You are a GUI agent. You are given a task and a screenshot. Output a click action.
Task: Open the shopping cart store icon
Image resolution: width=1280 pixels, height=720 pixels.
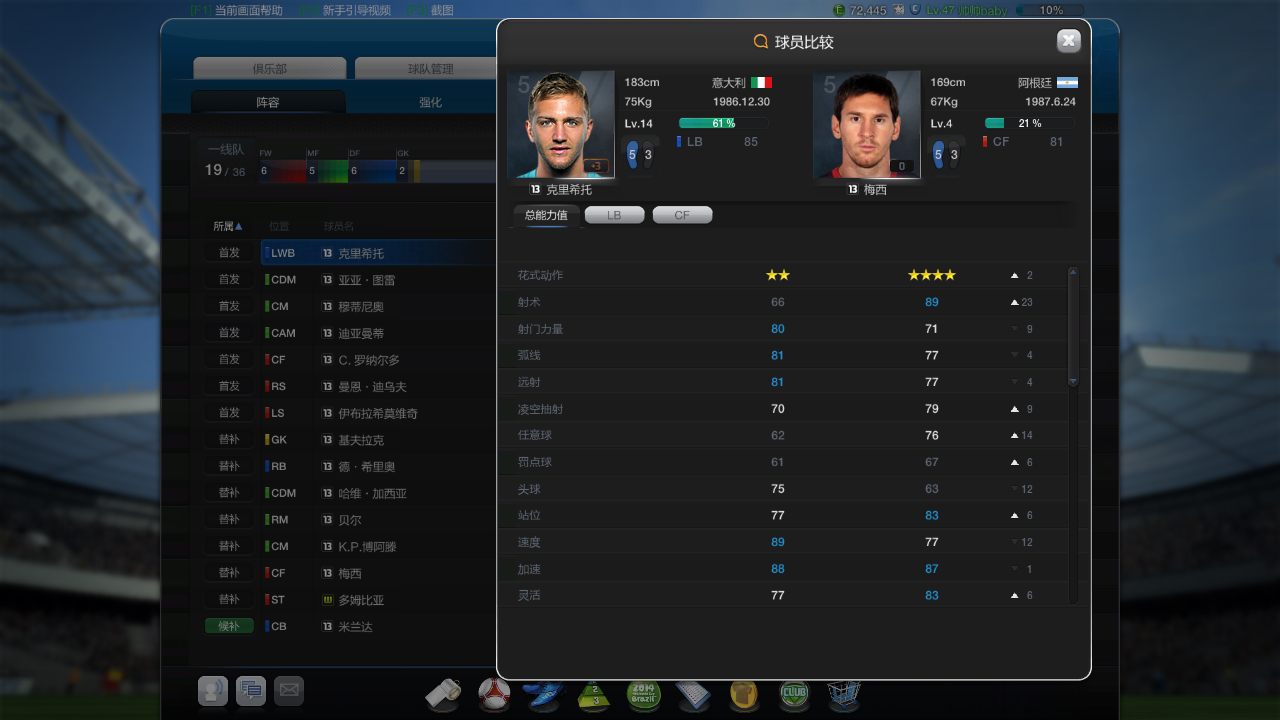click(x=843, y=693)
